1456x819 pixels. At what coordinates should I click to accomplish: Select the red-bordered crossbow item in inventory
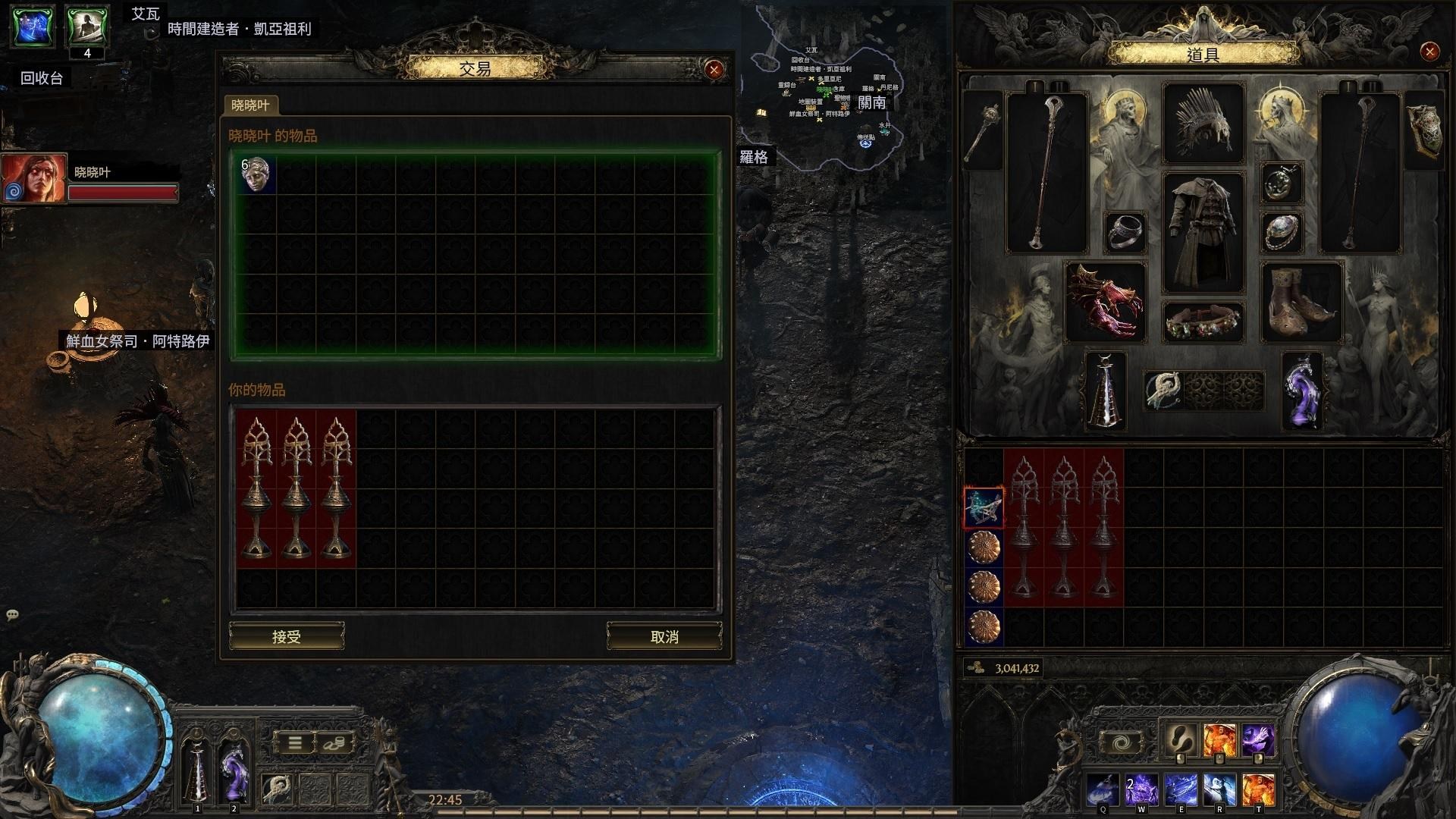[x=984, y=508]
